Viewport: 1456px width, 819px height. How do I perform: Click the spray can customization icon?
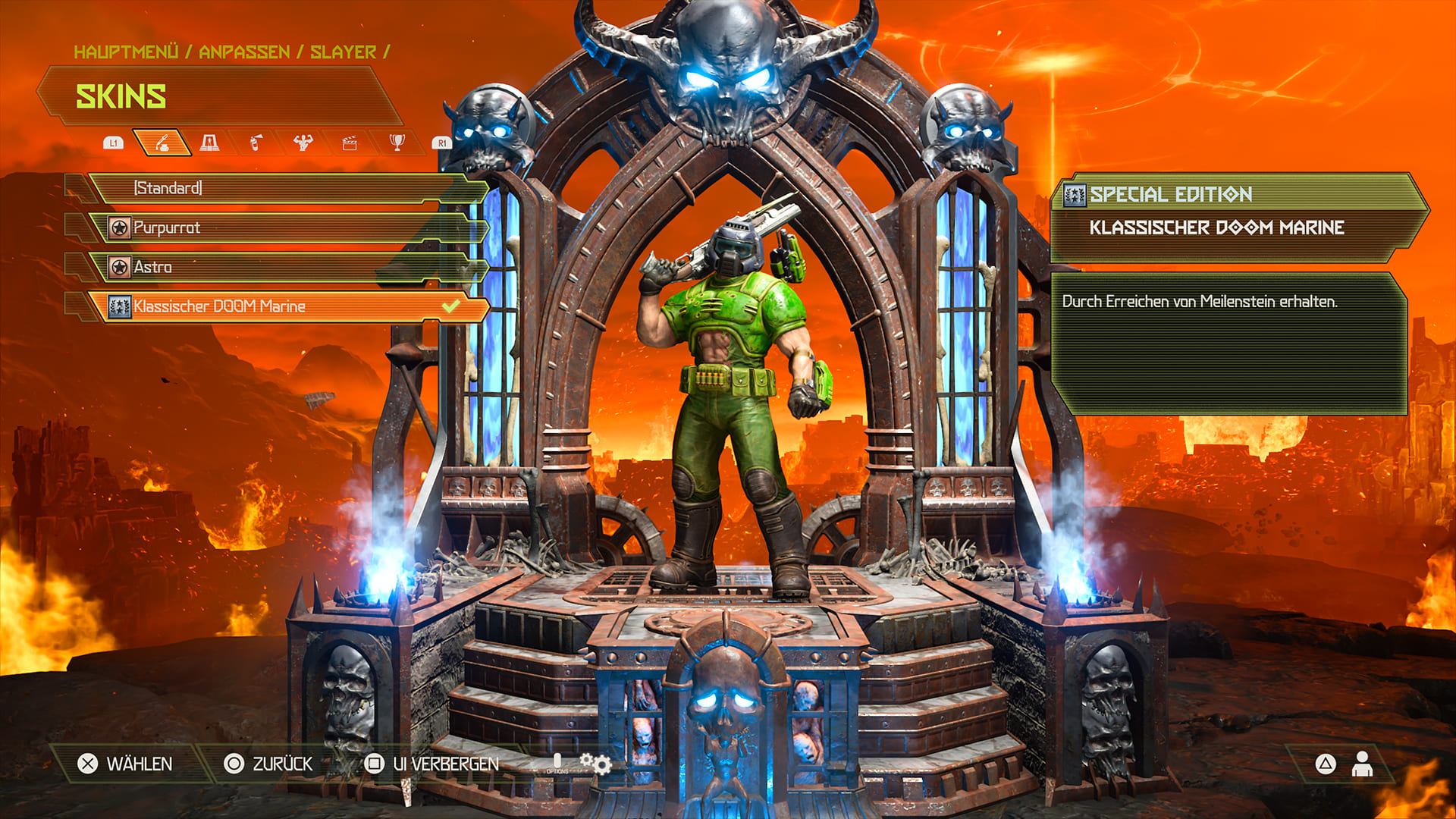pyautogui.click(x=257, y=141)
